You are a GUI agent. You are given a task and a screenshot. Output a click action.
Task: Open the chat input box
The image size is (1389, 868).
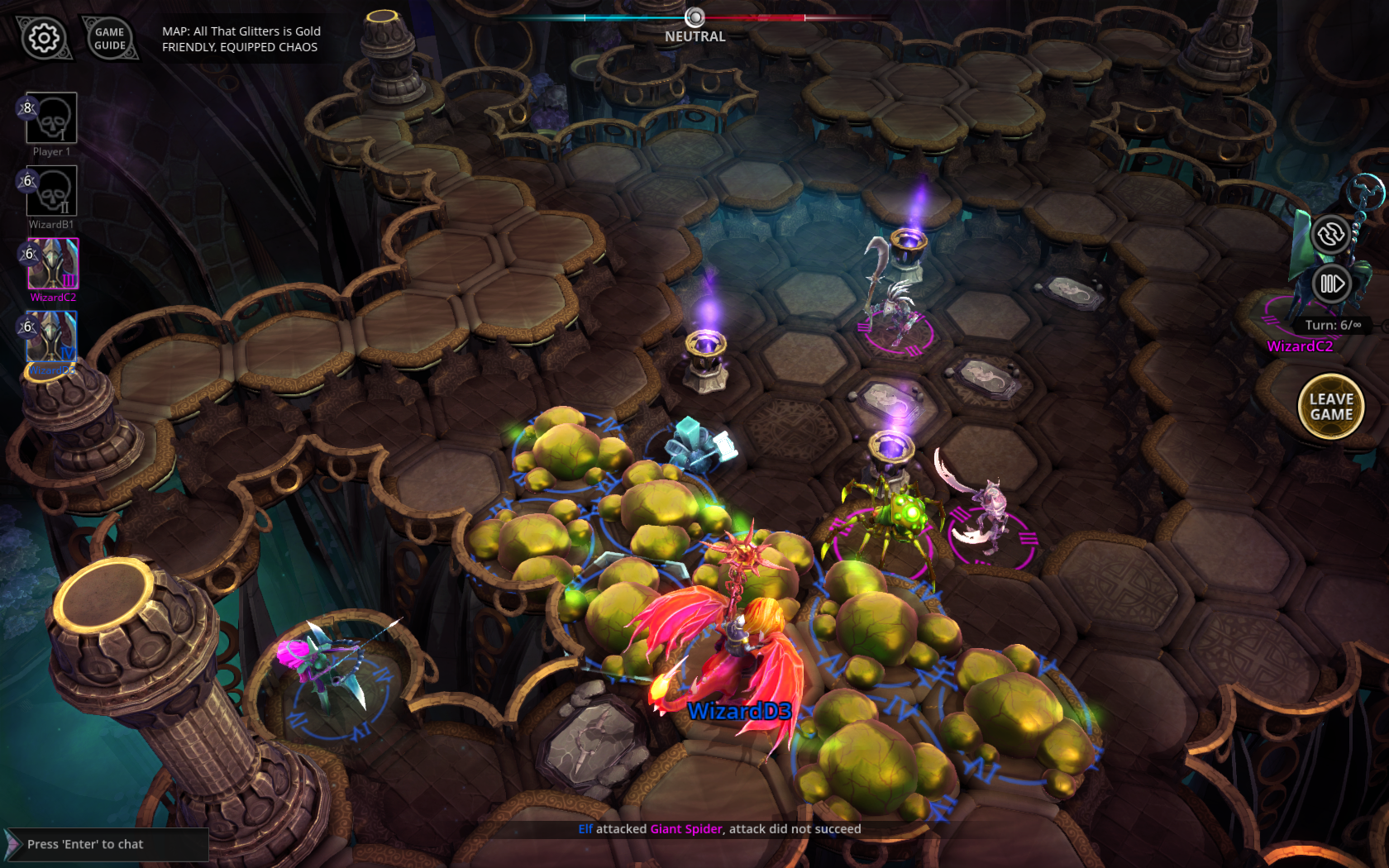[x=107, y=844]
